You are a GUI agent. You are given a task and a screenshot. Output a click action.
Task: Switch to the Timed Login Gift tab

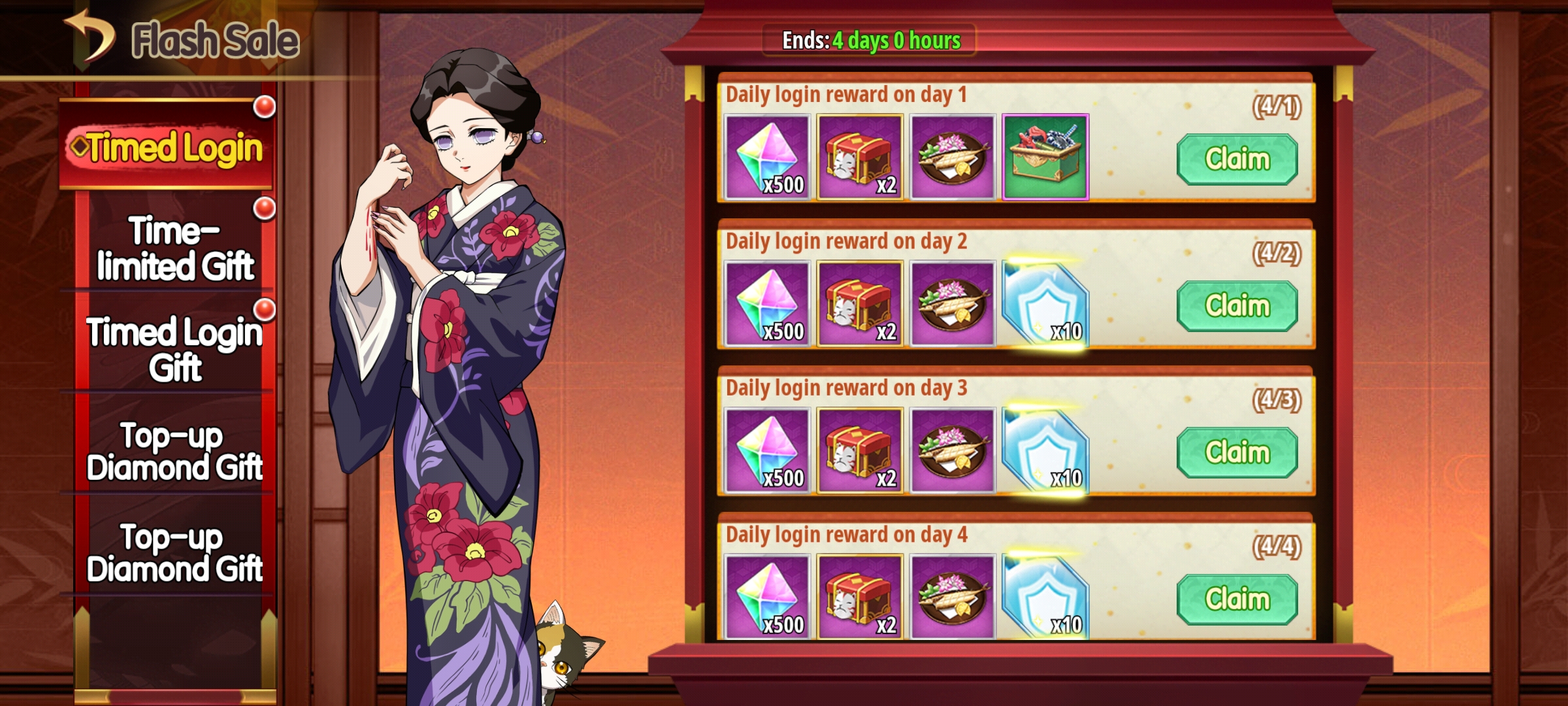(174, 350)
